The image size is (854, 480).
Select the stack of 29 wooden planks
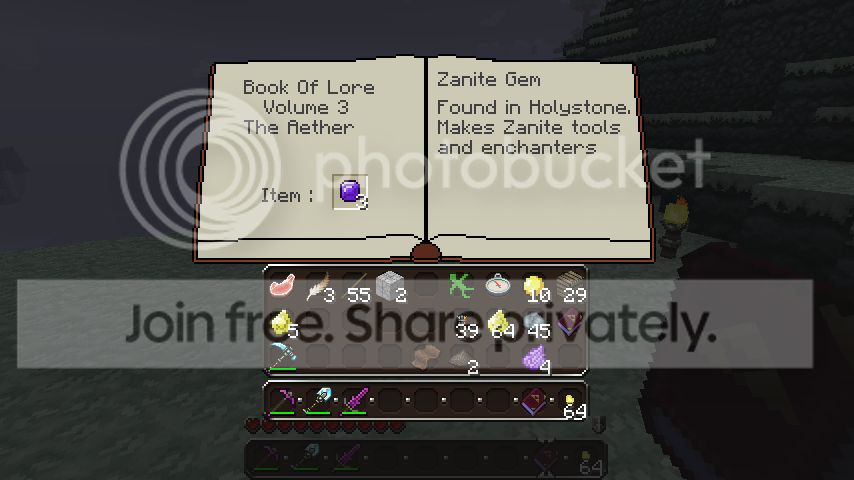pos(569,289)
